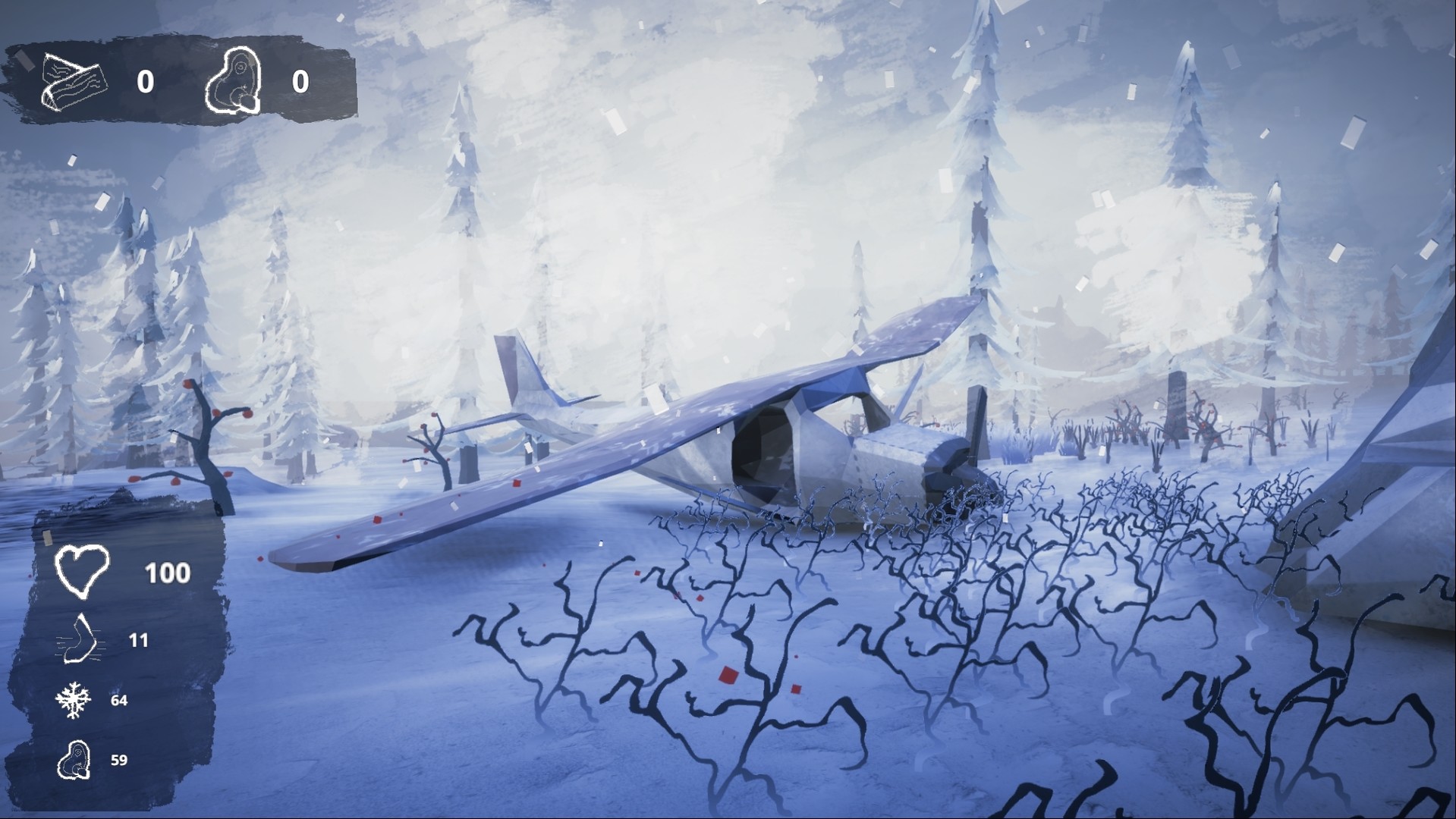Click the heart health icon

point(80,570)
